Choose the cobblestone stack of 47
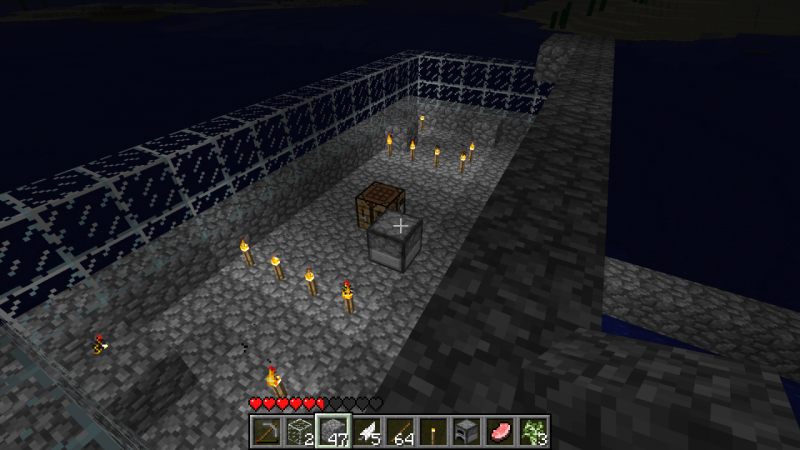This screenshot has width=800, height=450. (331, 431)
